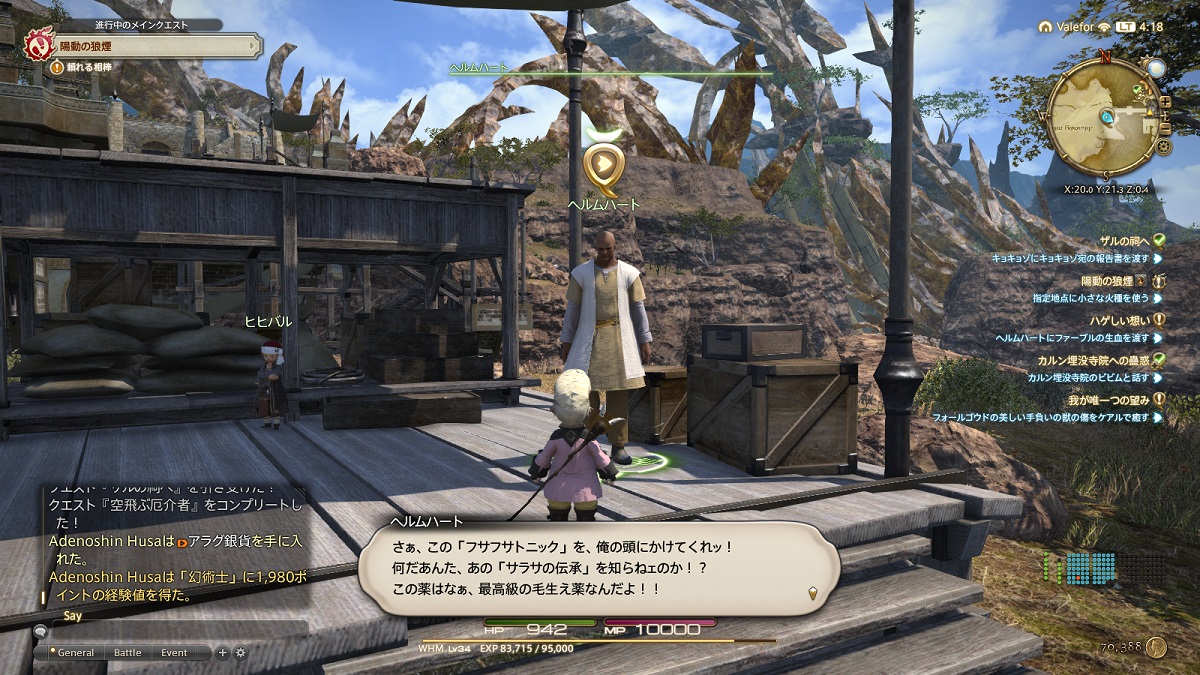
Task: Zoom in the minimap with the plus button
Action: (1164, 103)
